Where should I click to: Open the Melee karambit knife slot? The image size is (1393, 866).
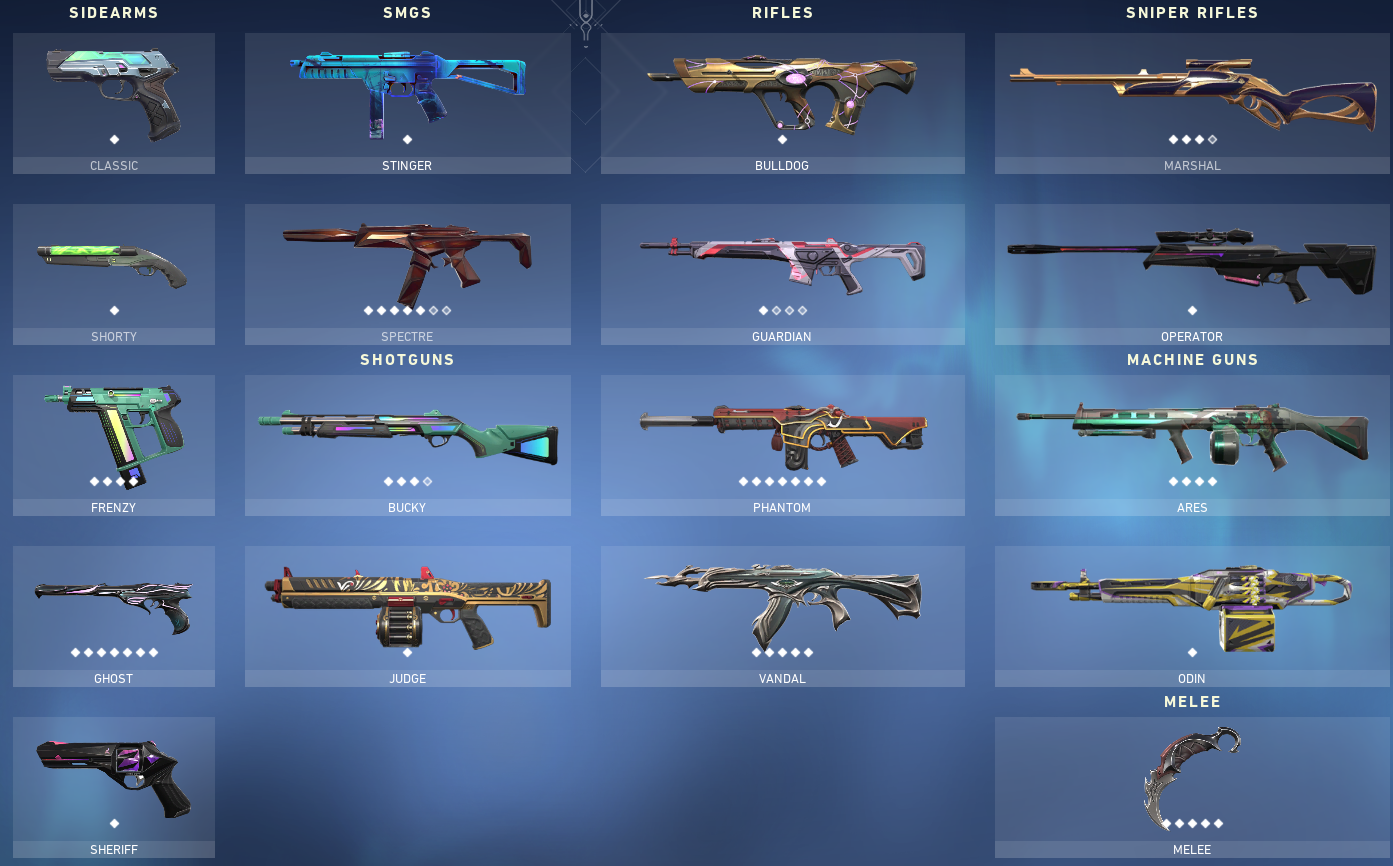1191,775
